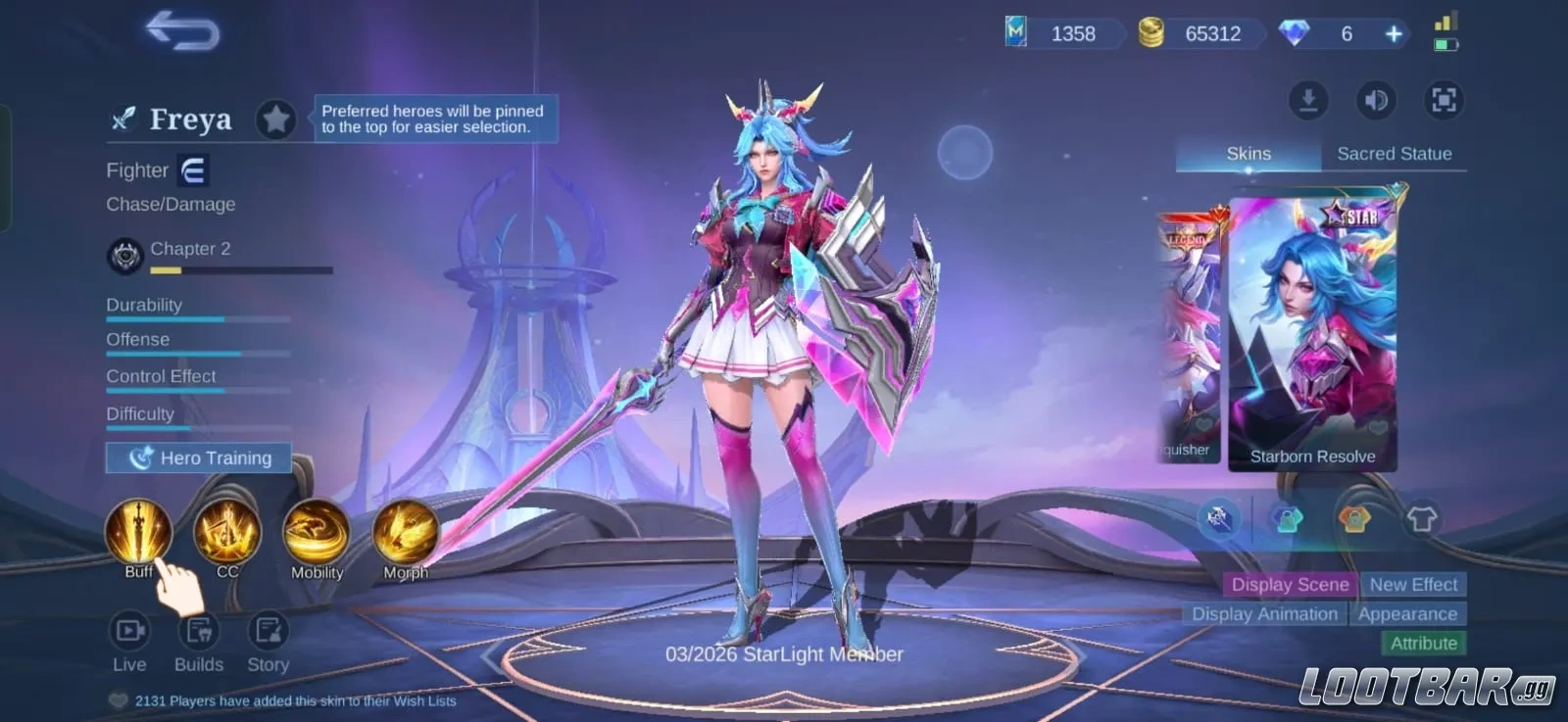The image size is (1568, 722).
Task: Select the CC skill icon
Action: (226, 533)
